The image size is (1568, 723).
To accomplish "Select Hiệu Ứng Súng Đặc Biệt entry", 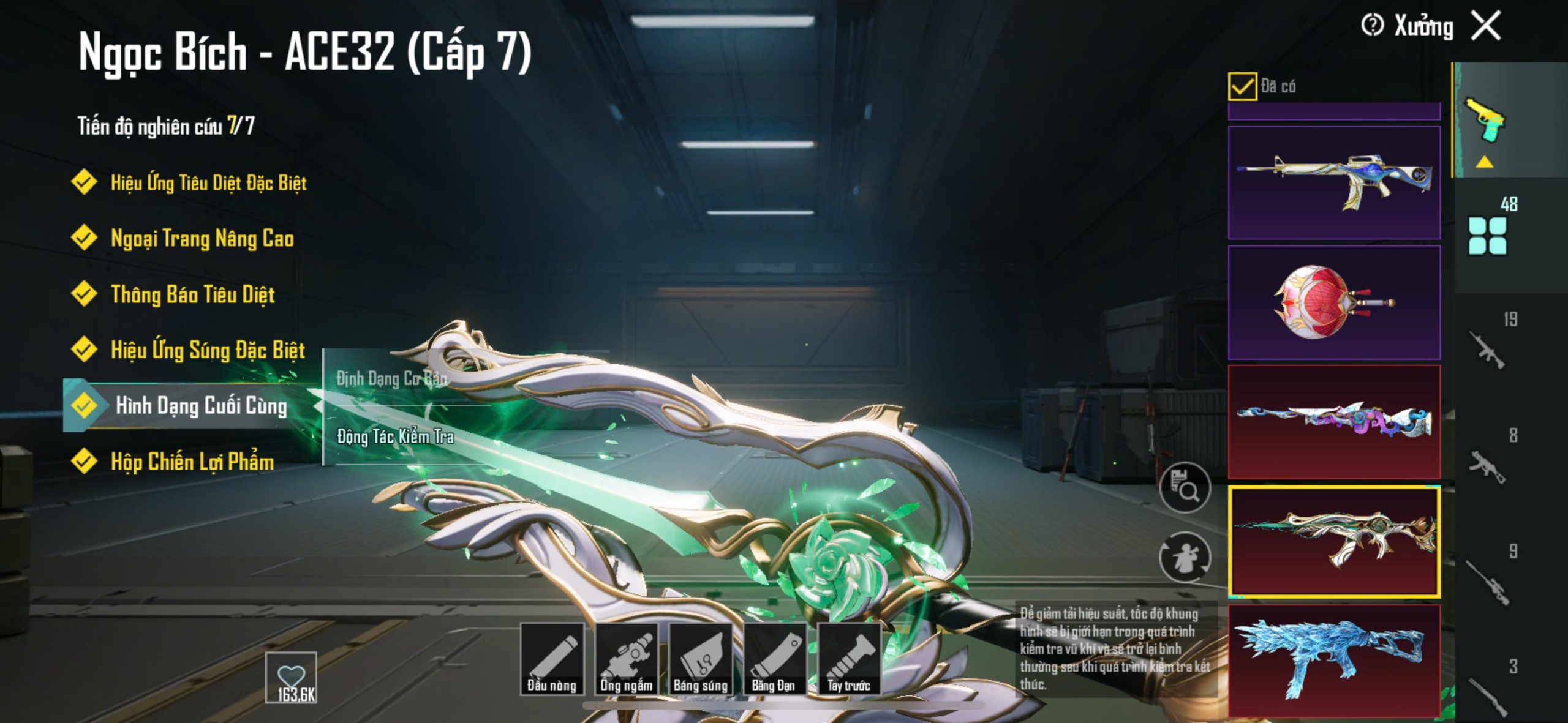I will click(x=207, y=350).
